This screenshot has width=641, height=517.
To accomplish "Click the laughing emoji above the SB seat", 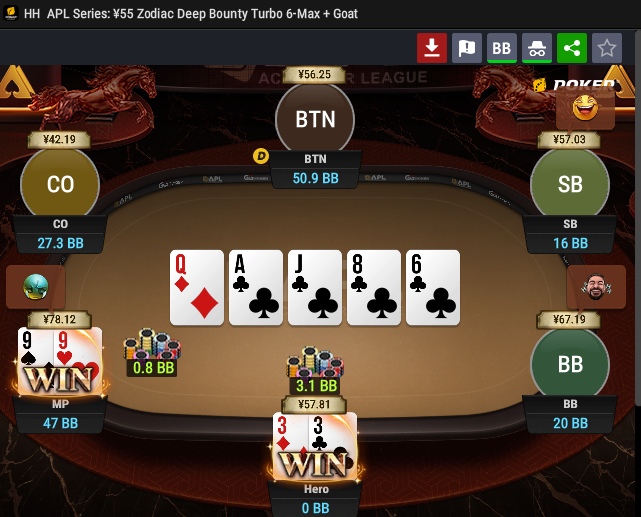I will click(x=585, y=106).
